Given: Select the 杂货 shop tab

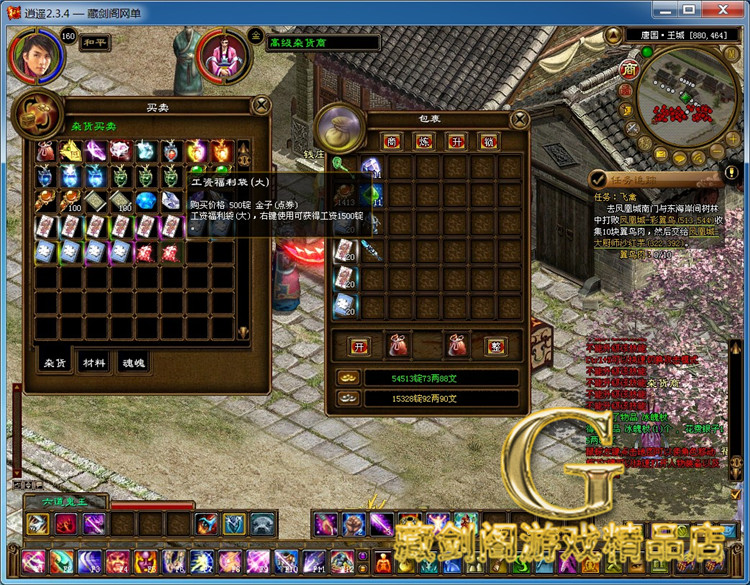Looking at the screenshot, I should (x=55, y=363).
